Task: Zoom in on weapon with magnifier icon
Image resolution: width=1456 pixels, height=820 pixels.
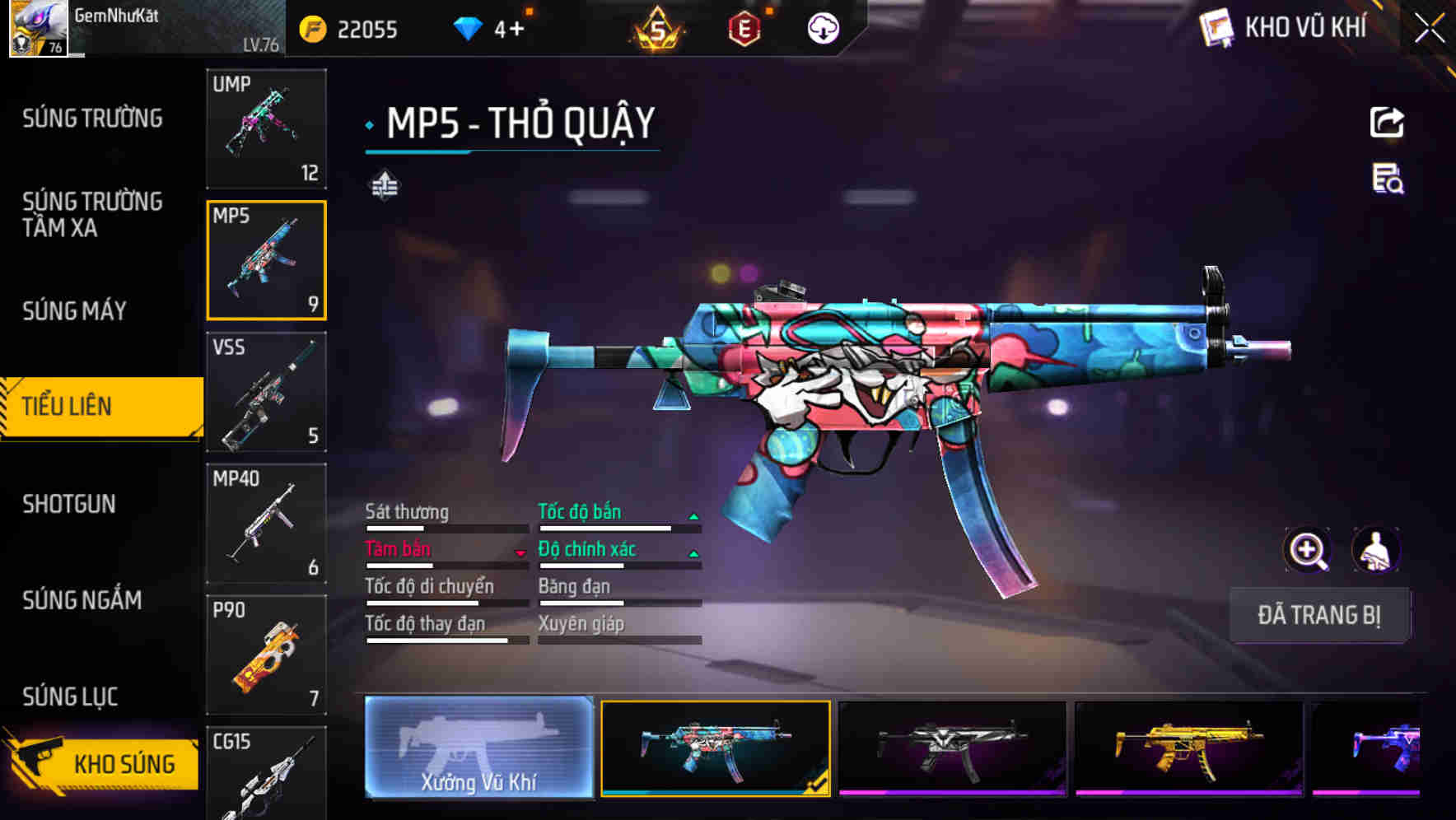Action: [1307, 550]
